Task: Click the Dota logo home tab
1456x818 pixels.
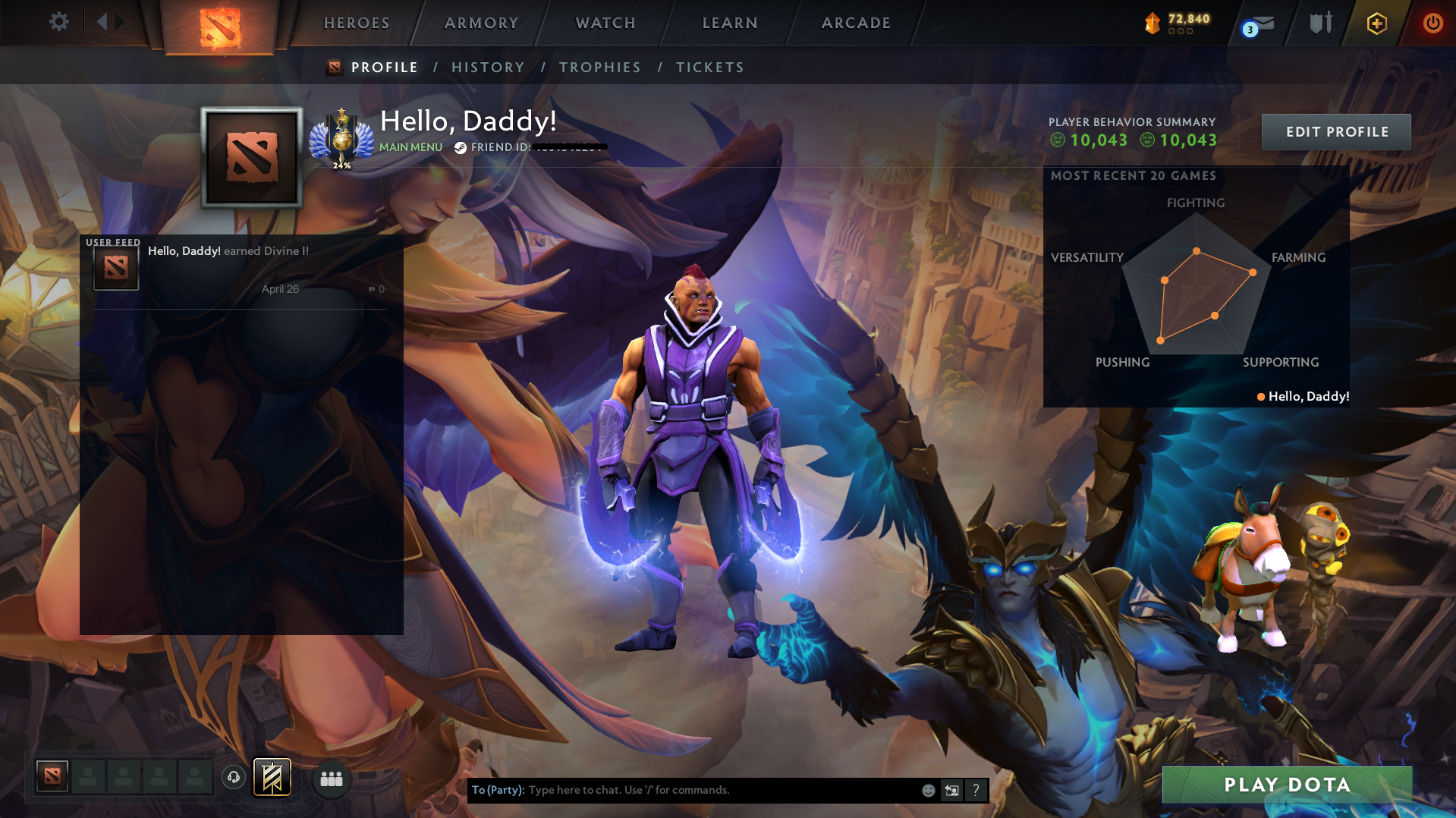Action: [219, 27]
